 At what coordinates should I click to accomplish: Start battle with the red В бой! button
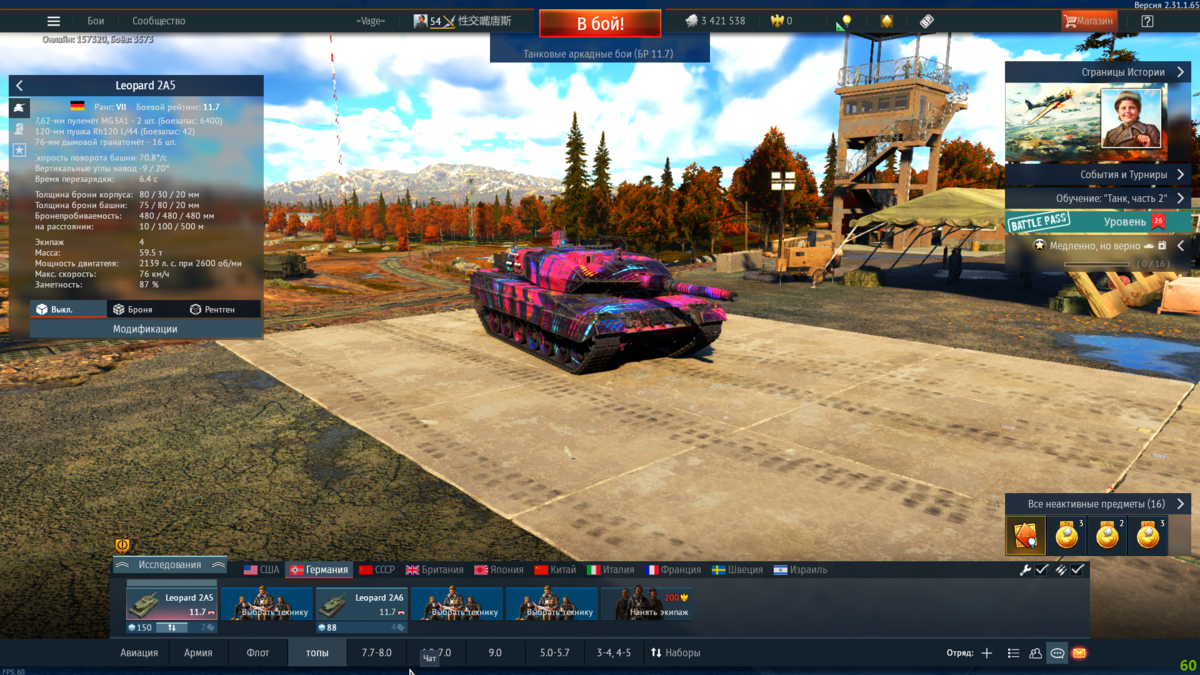(600, 23)
